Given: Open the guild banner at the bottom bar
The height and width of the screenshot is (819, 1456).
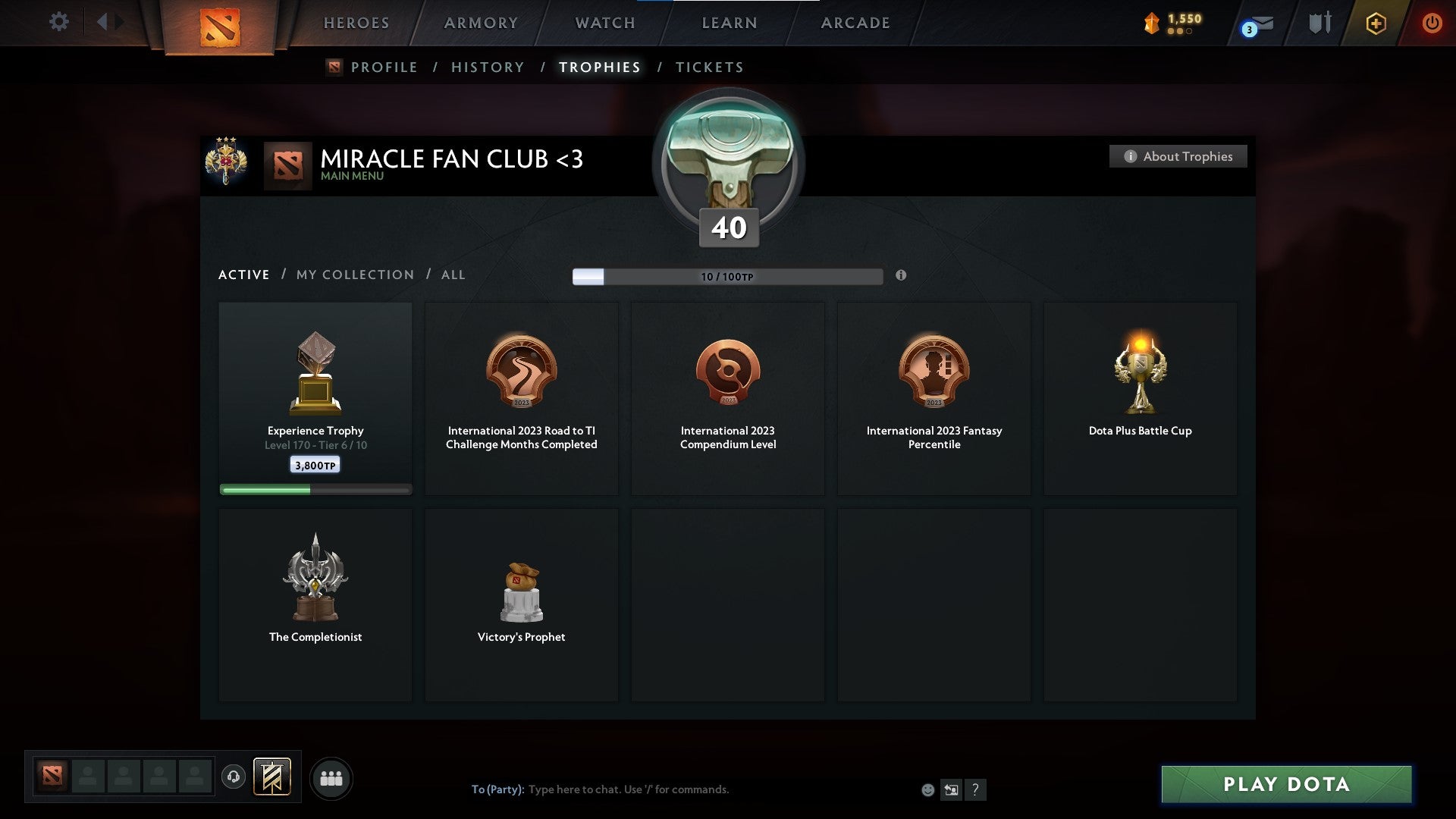Looking at the screenshot, I should (273, 777).
